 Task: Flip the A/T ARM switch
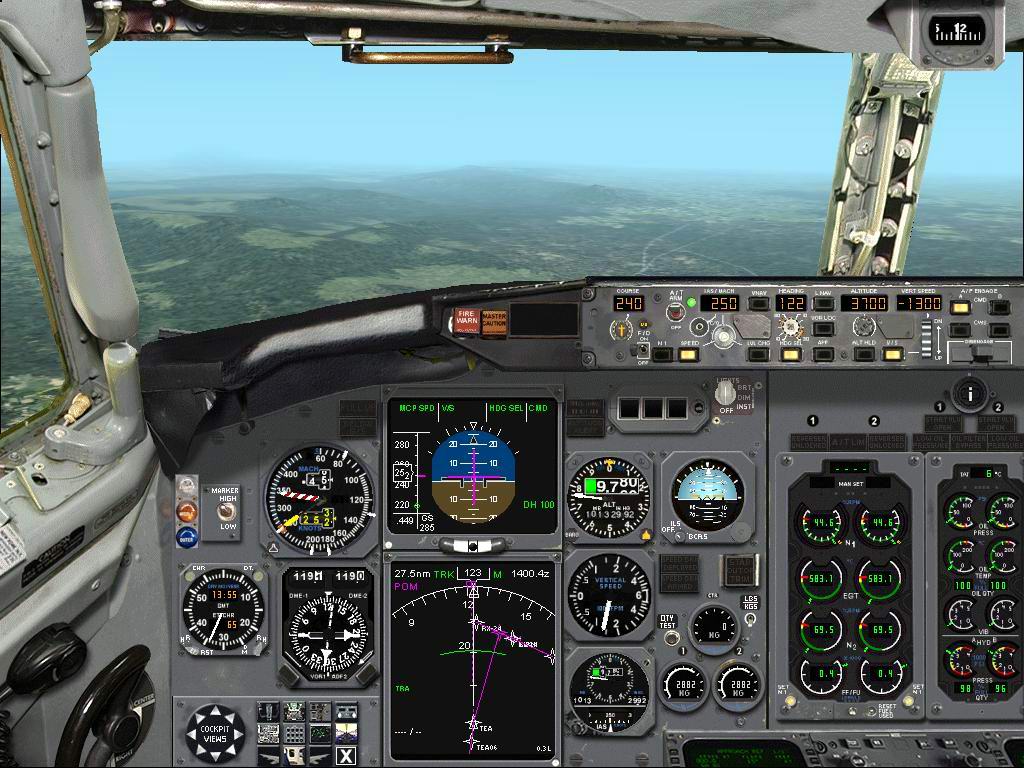pos(676,312)
